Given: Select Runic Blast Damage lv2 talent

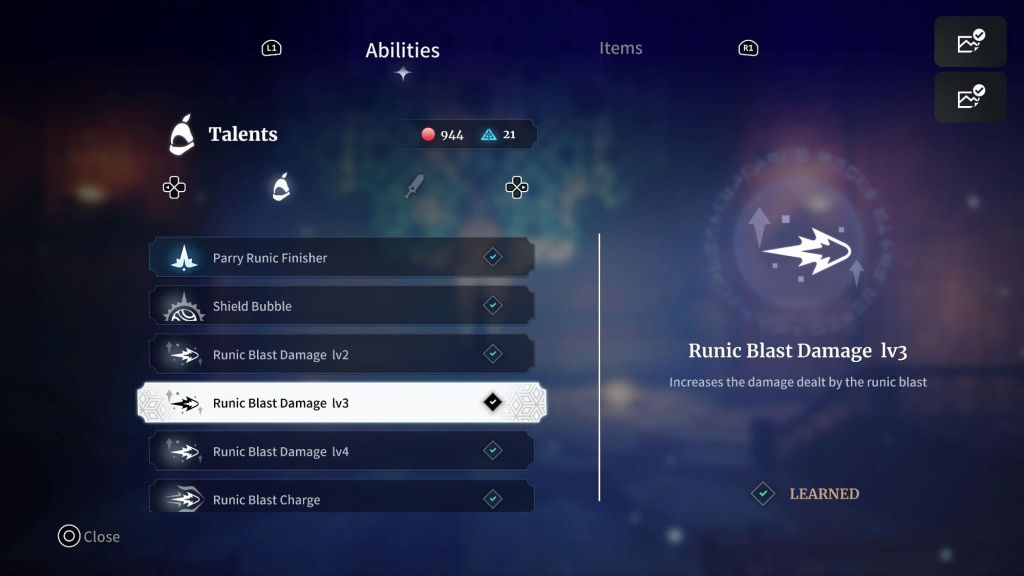Looking at the screenshot, I should coord(341,354).
